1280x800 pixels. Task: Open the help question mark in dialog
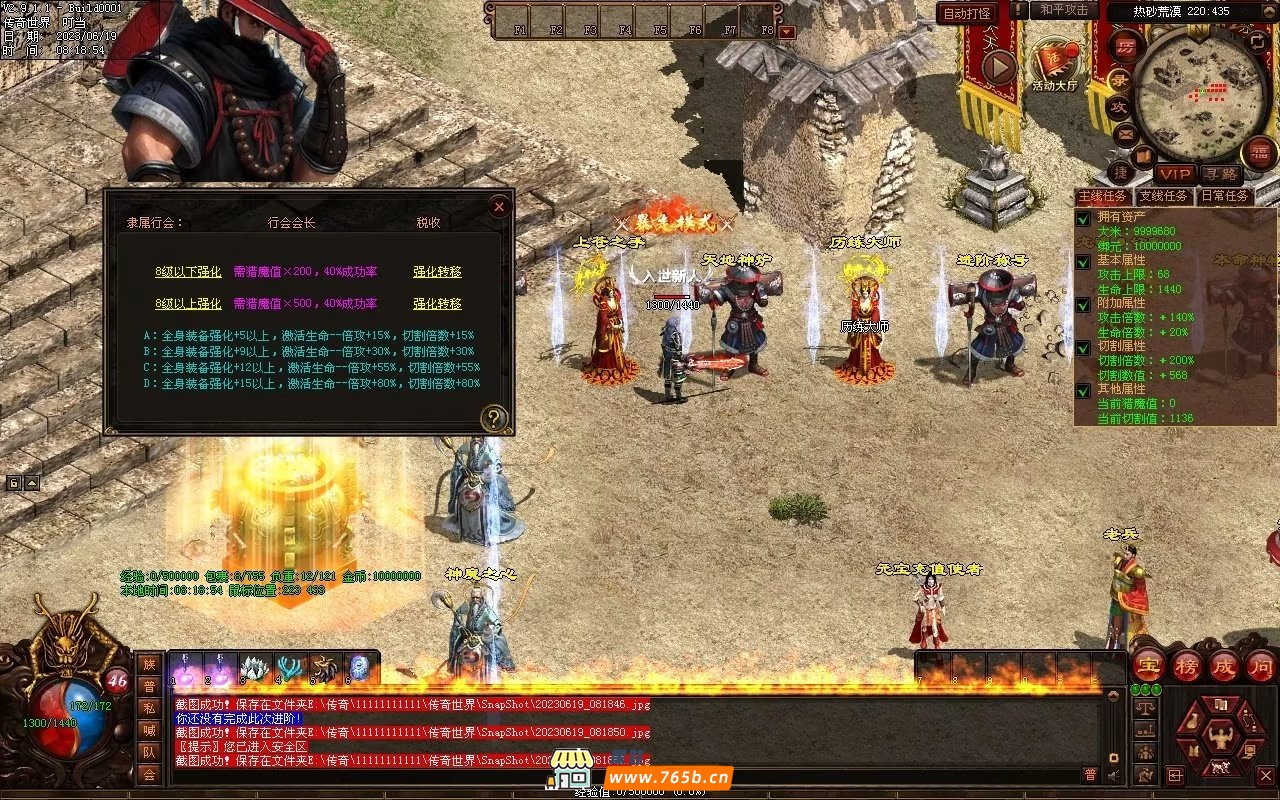pos(493,418)
